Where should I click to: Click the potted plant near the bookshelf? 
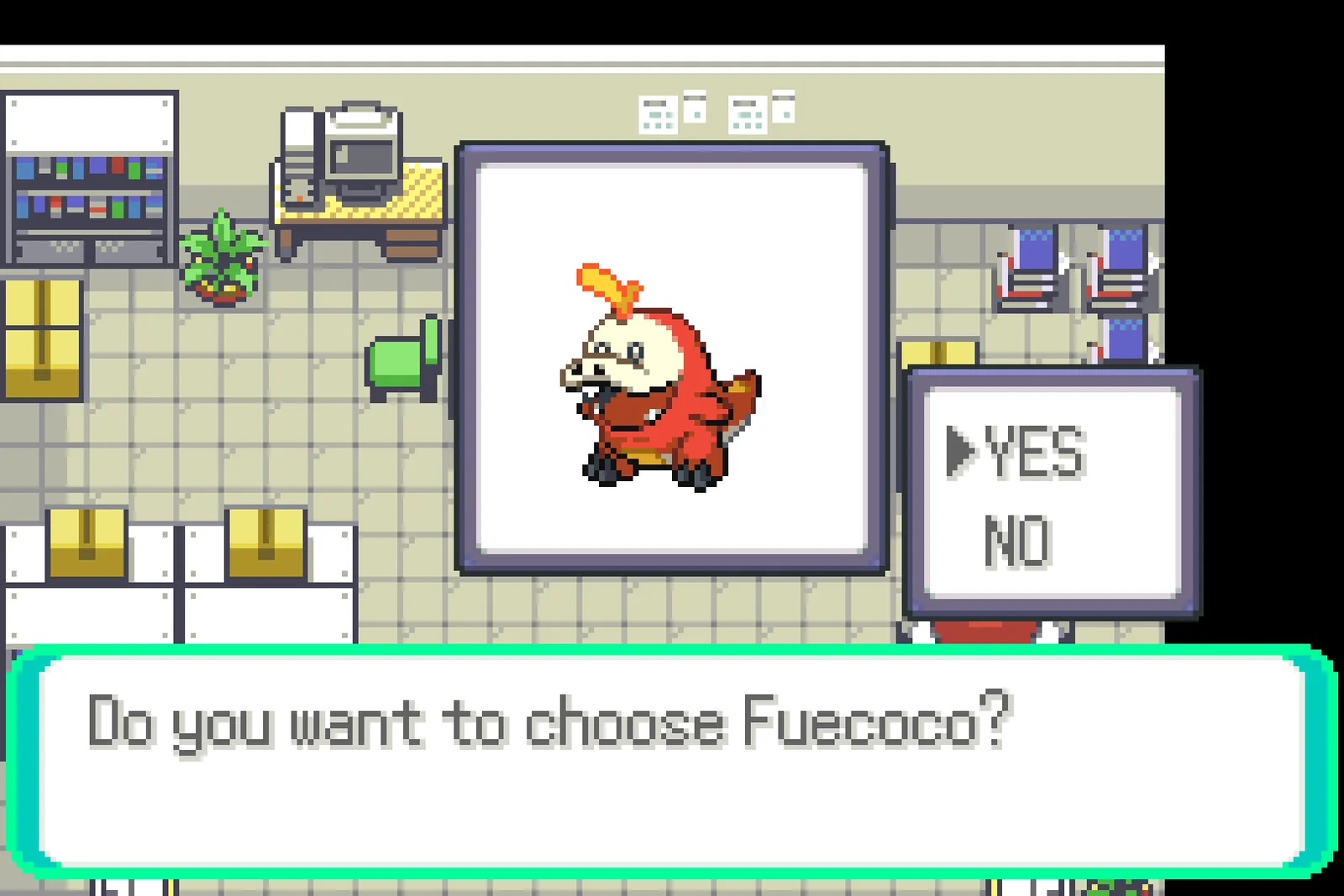pos(223,260)
